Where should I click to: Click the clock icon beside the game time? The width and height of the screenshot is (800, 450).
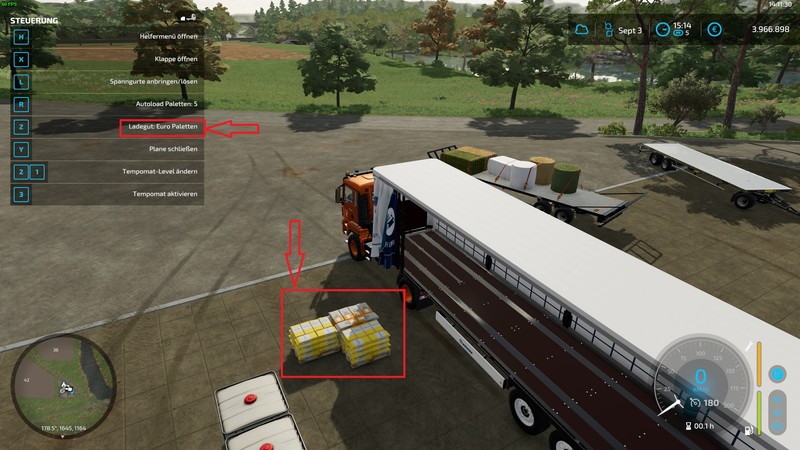(x=662, y=30)
